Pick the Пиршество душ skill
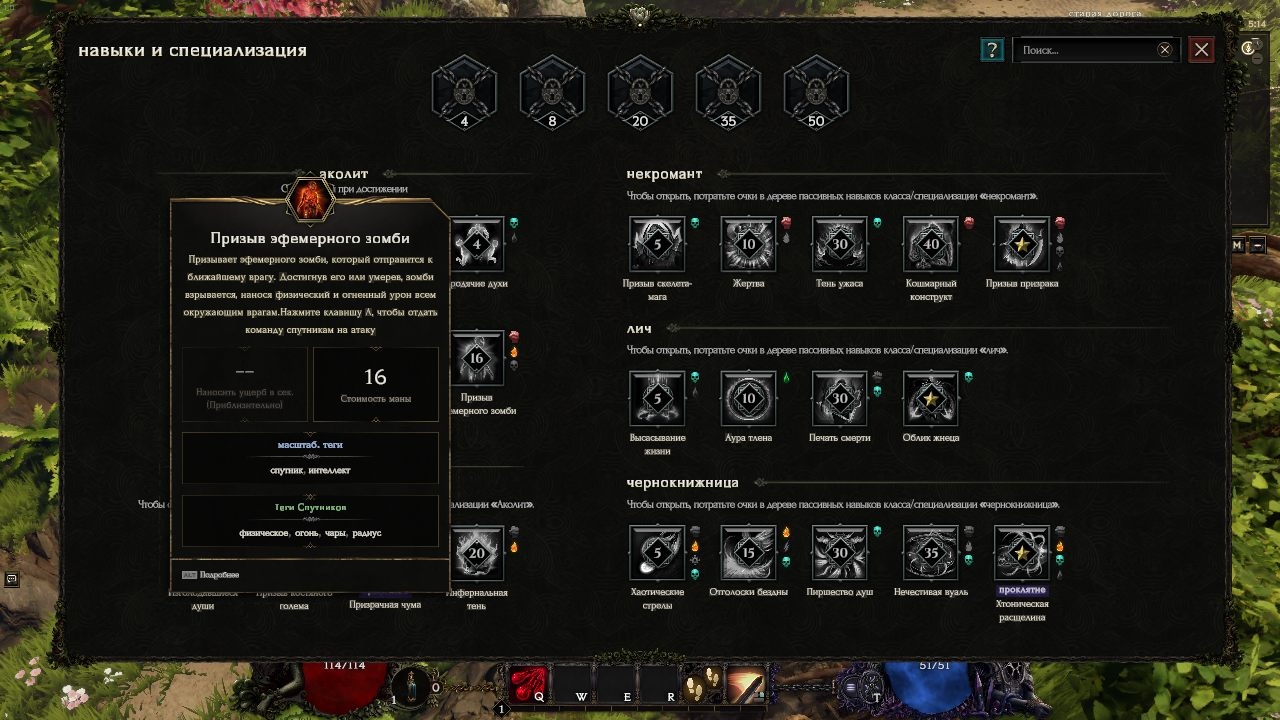This screenshot has height=720, width=1280. (x=839, y=552)
